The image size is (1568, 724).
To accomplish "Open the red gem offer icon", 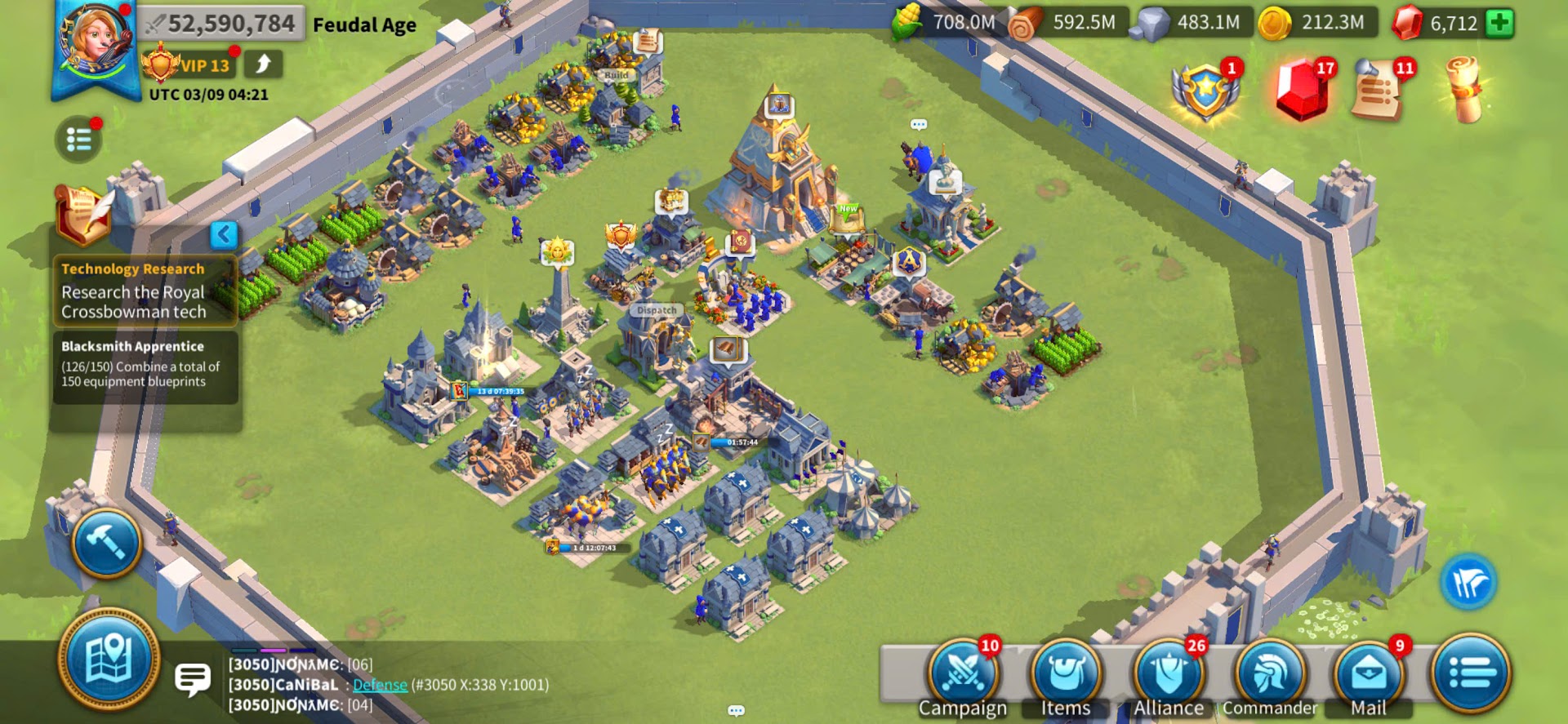I will (x=1301, y=90).
